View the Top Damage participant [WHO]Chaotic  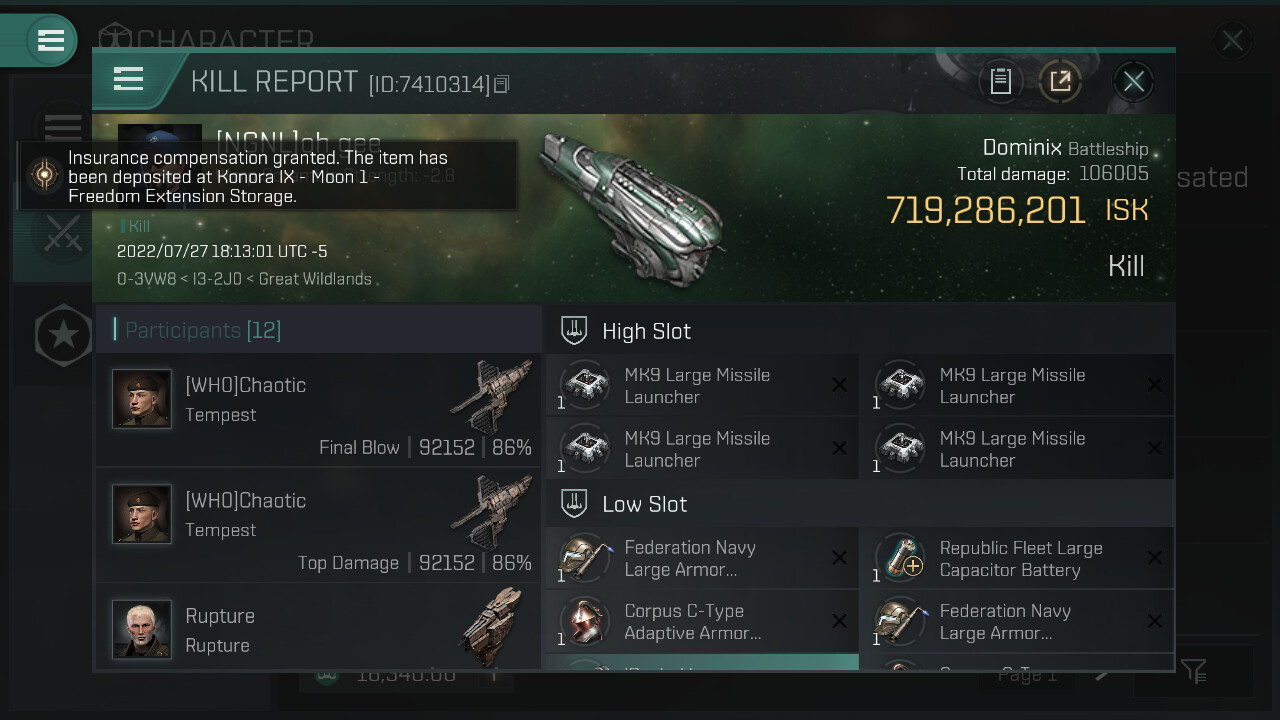[318, 527]
